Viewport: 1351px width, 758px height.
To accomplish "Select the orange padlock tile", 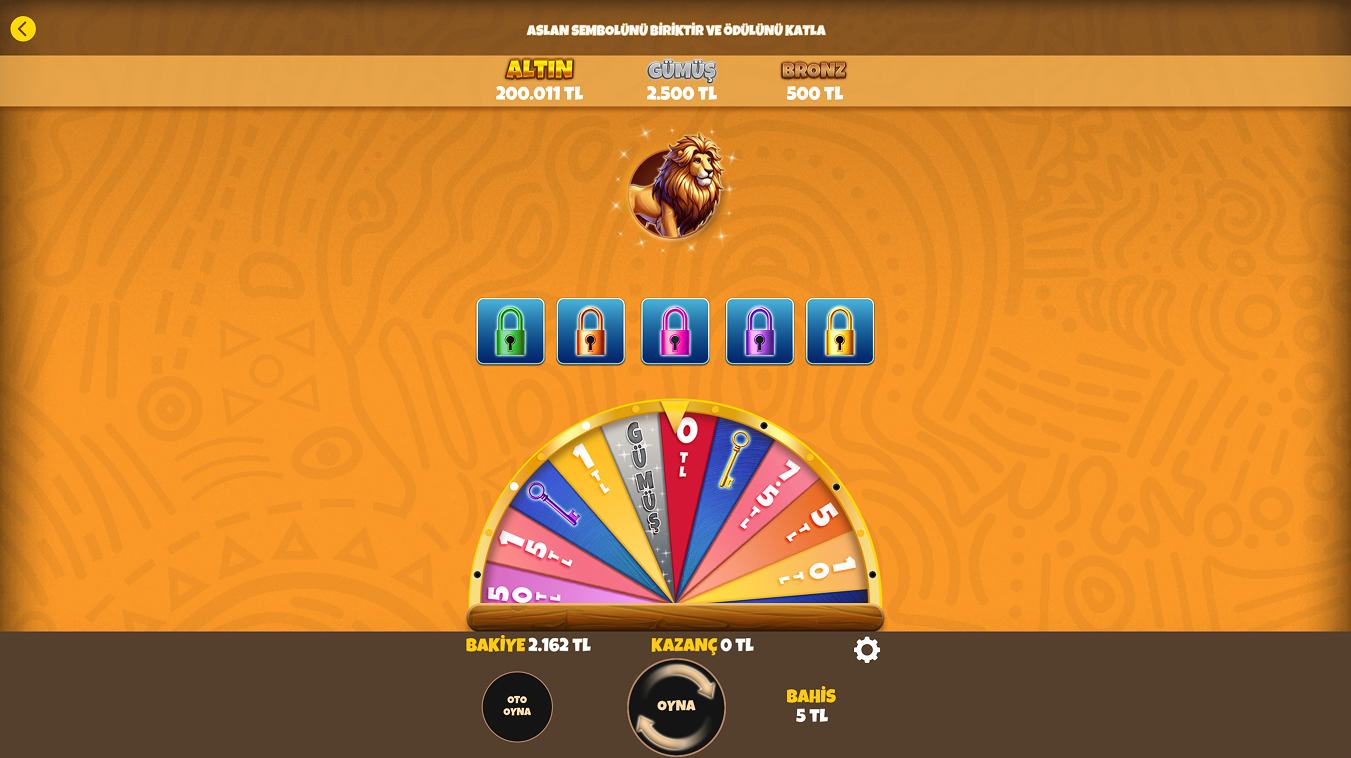I will (590, 331).
